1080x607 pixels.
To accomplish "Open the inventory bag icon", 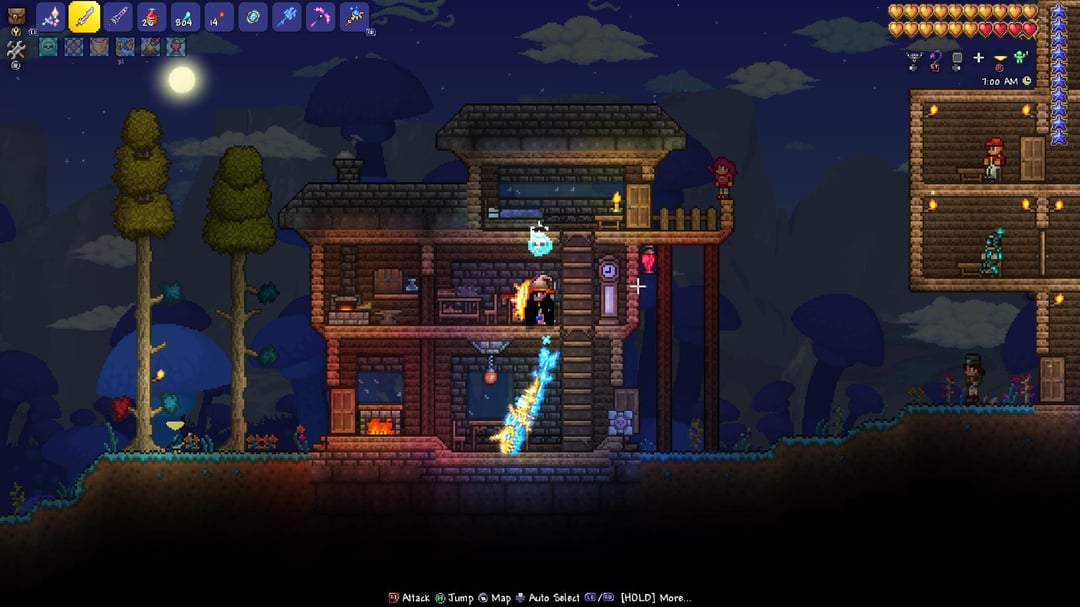I will point(16,15).
